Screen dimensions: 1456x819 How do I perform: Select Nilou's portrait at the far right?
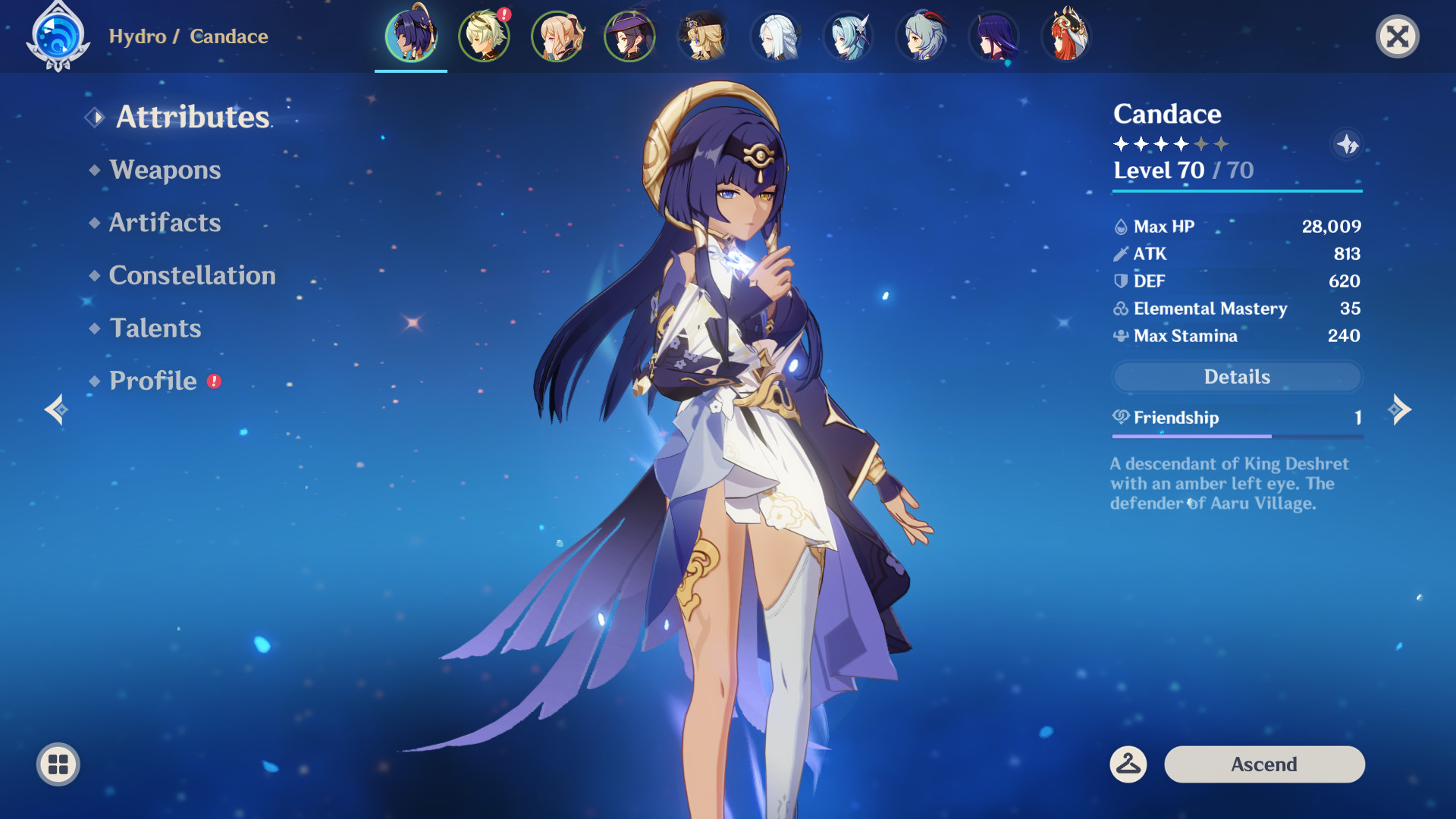[1066, 36]
